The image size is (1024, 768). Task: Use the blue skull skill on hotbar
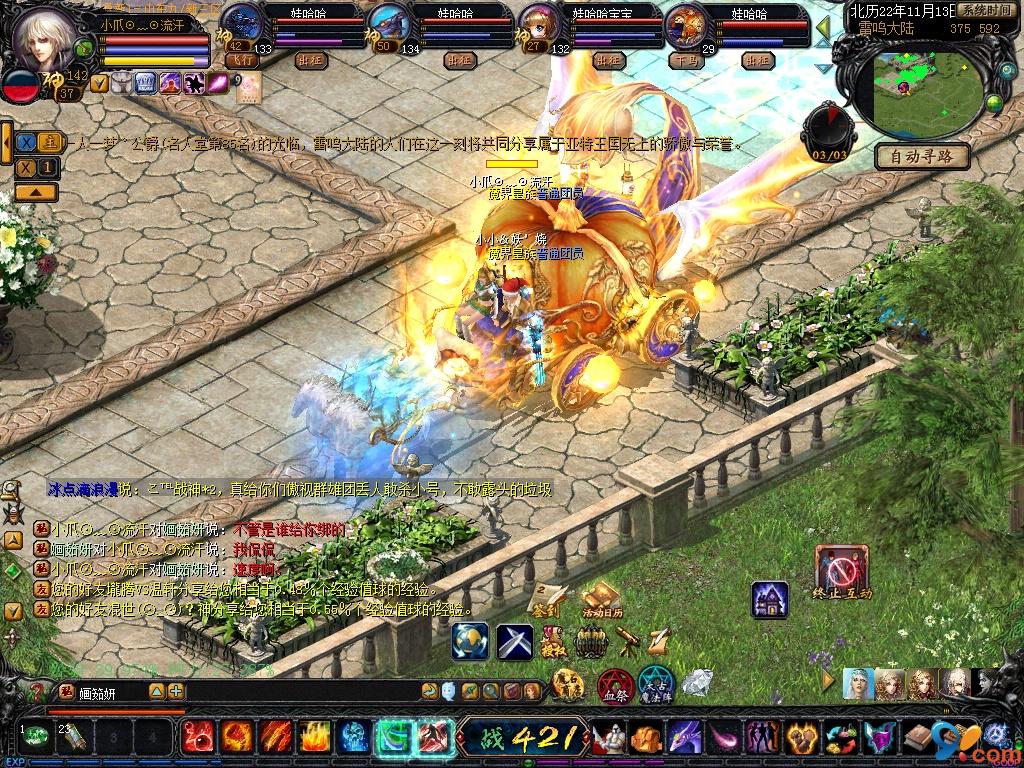(x=352, y=738)
